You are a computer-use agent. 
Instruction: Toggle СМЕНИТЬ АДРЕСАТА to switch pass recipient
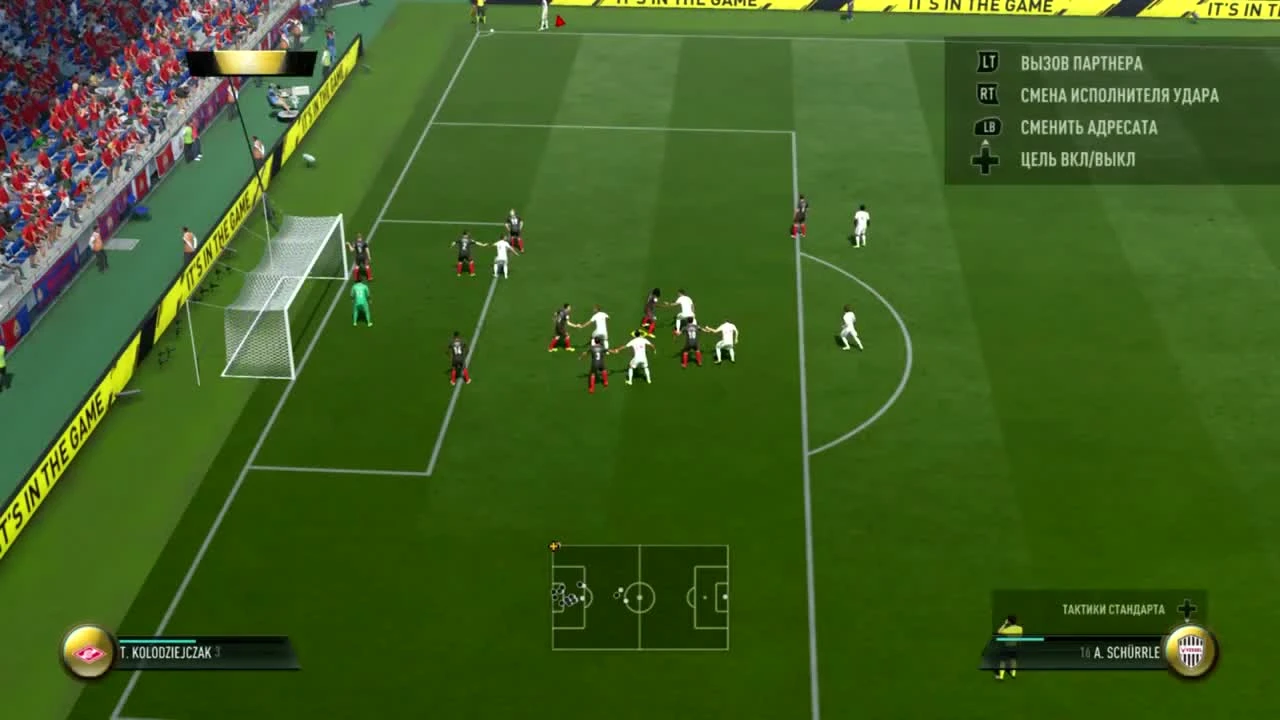[x=1088, y=127]
